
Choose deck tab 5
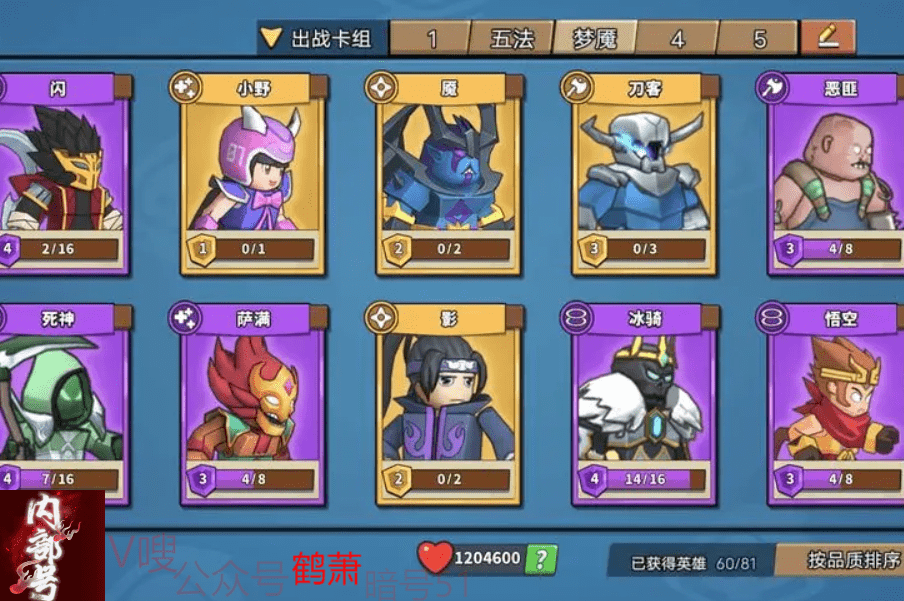point(759,39)
